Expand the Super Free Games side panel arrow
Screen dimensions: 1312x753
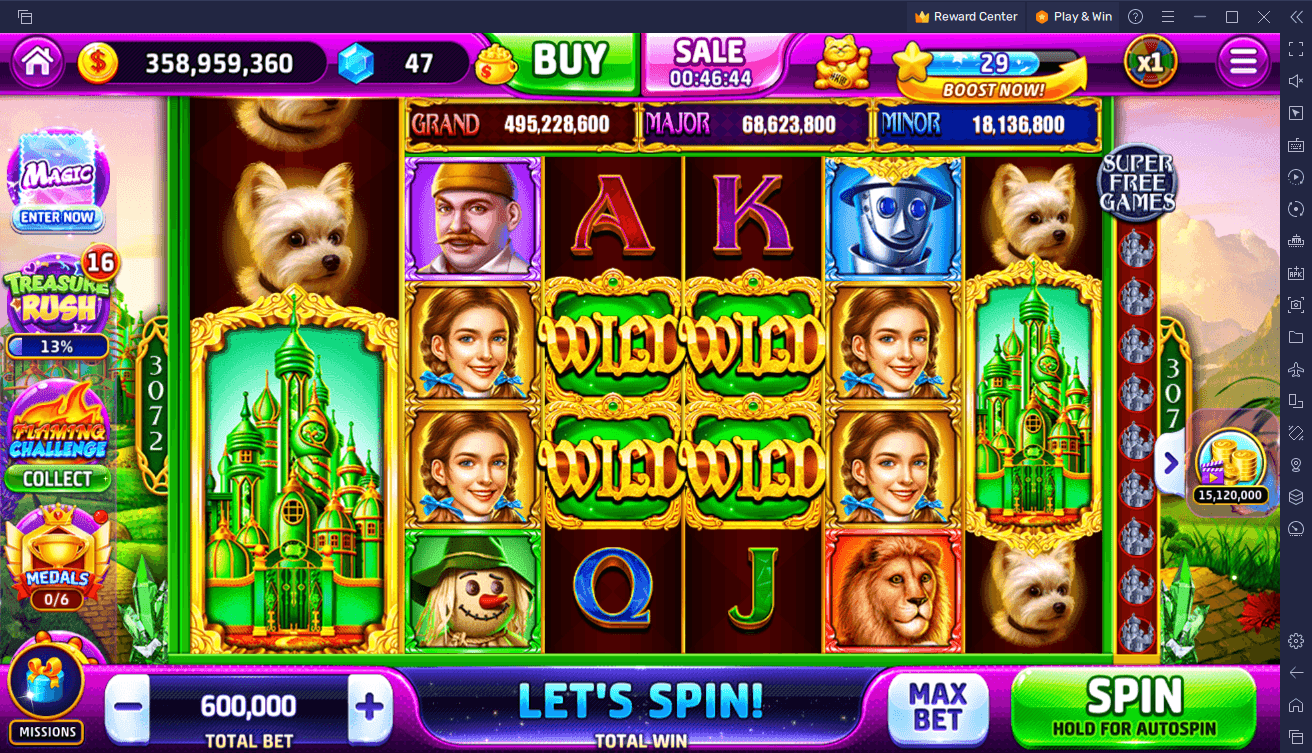point(1170,463)
